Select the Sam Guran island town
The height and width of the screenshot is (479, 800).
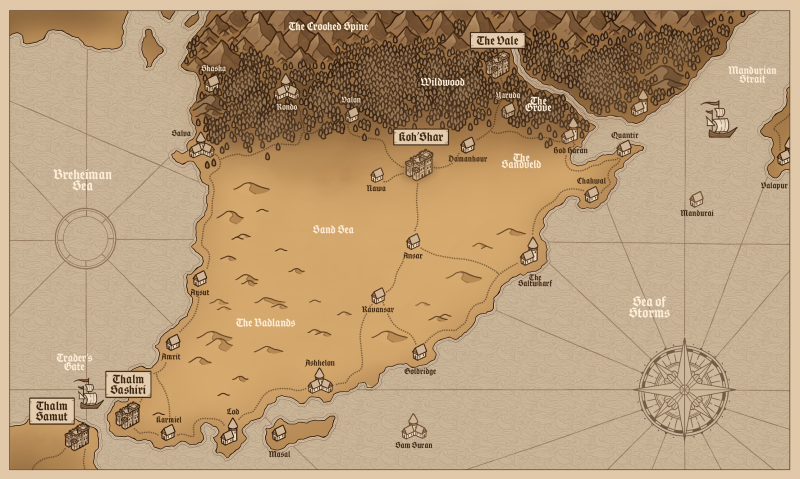coord(412,430)
